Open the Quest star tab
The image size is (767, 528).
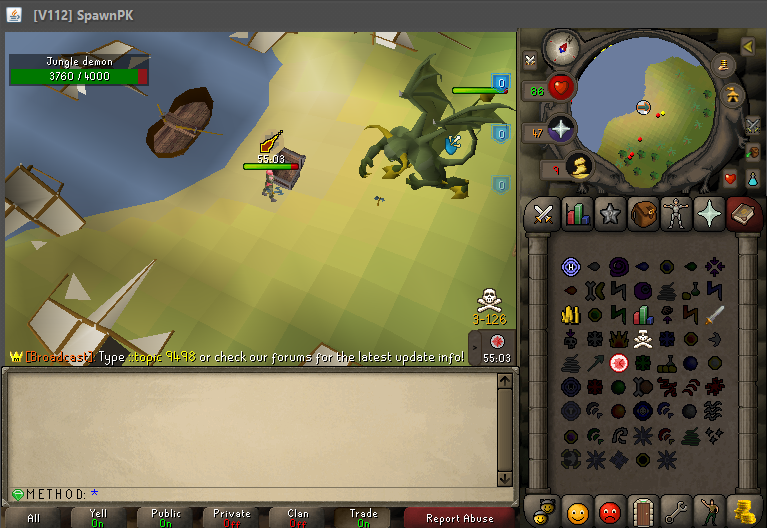[609, 213]
